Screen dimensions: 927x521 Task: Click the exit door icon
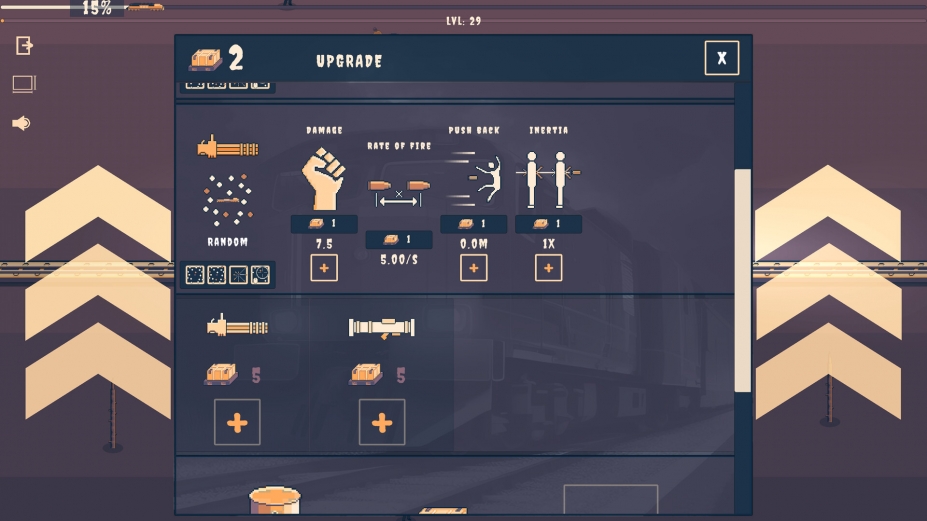24,45
